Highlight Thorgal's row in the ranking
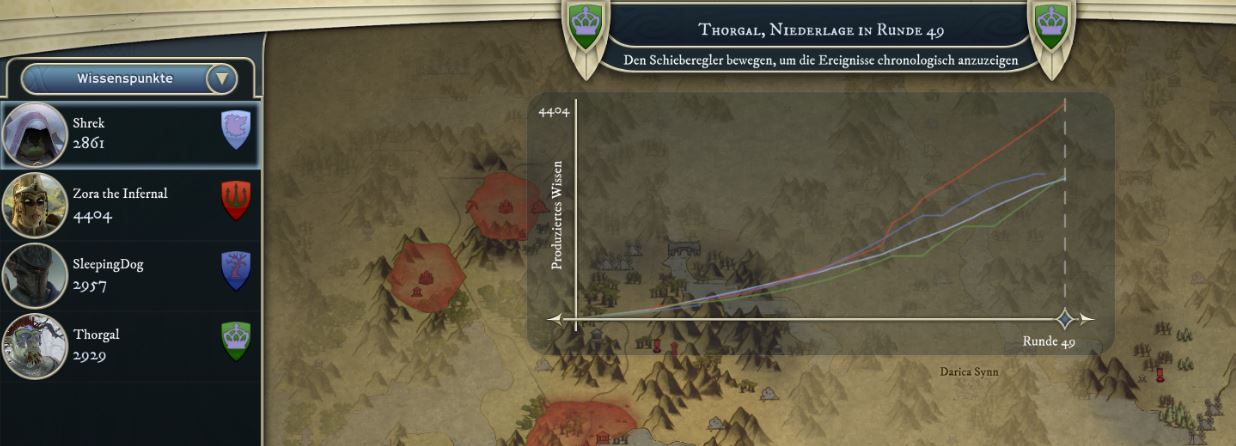This screenshot has height=446, width=1236. tap(130, 345)
